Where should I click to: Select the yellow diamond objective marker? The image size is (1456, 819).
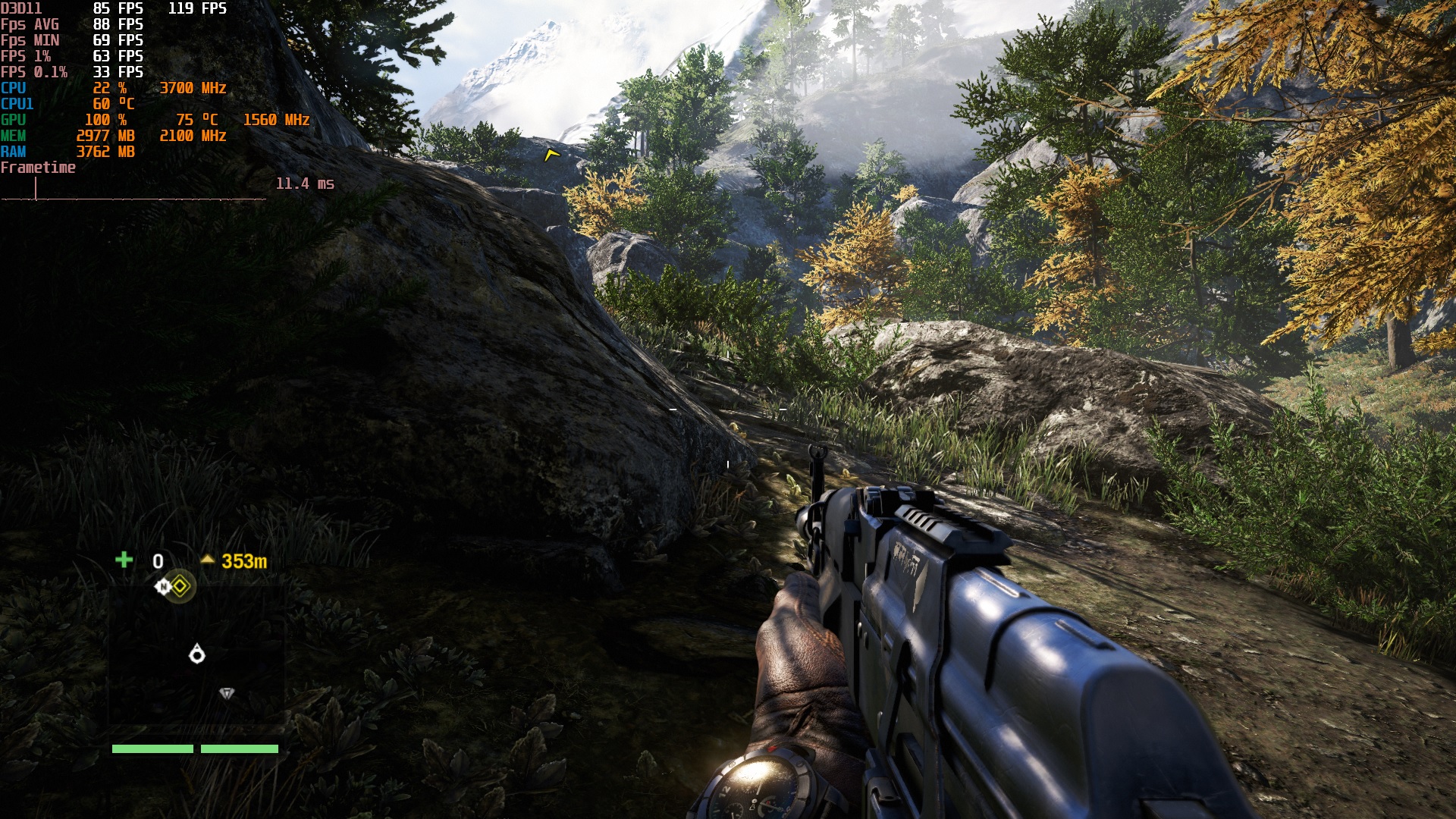180,586
